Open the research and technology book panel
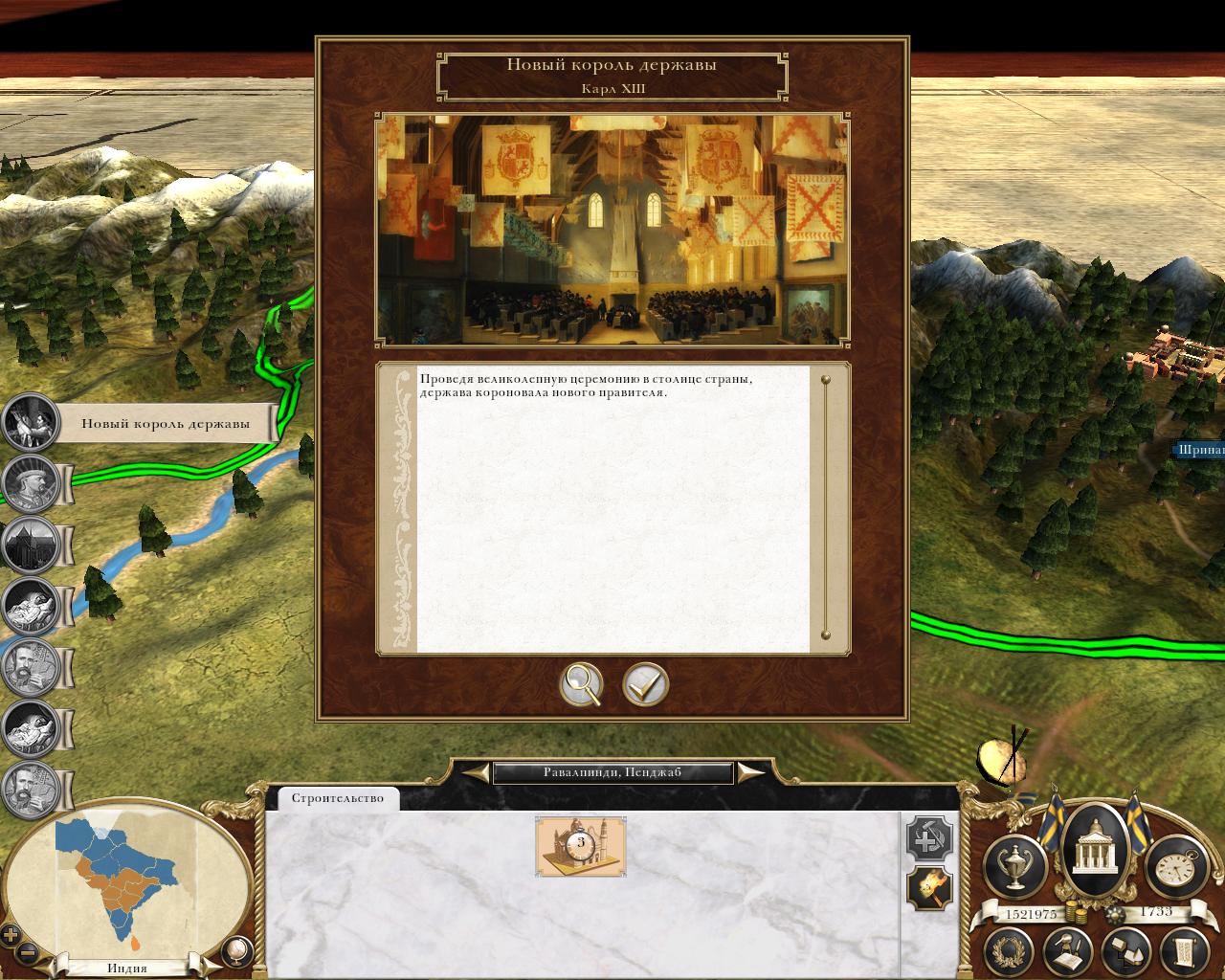This screenshot has width=1225, height=980. click(1069, 952)
